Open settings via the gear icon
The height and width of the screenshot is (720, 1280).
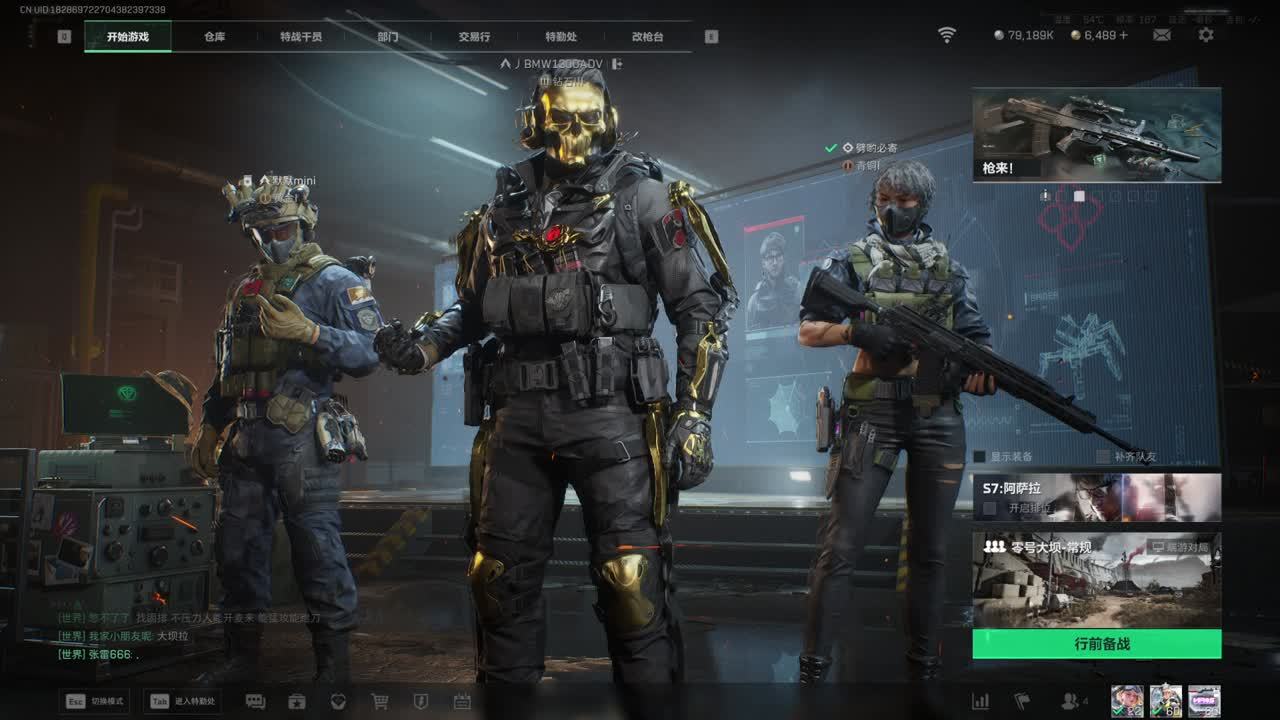pyautogui.click(x=1206, y=35)
